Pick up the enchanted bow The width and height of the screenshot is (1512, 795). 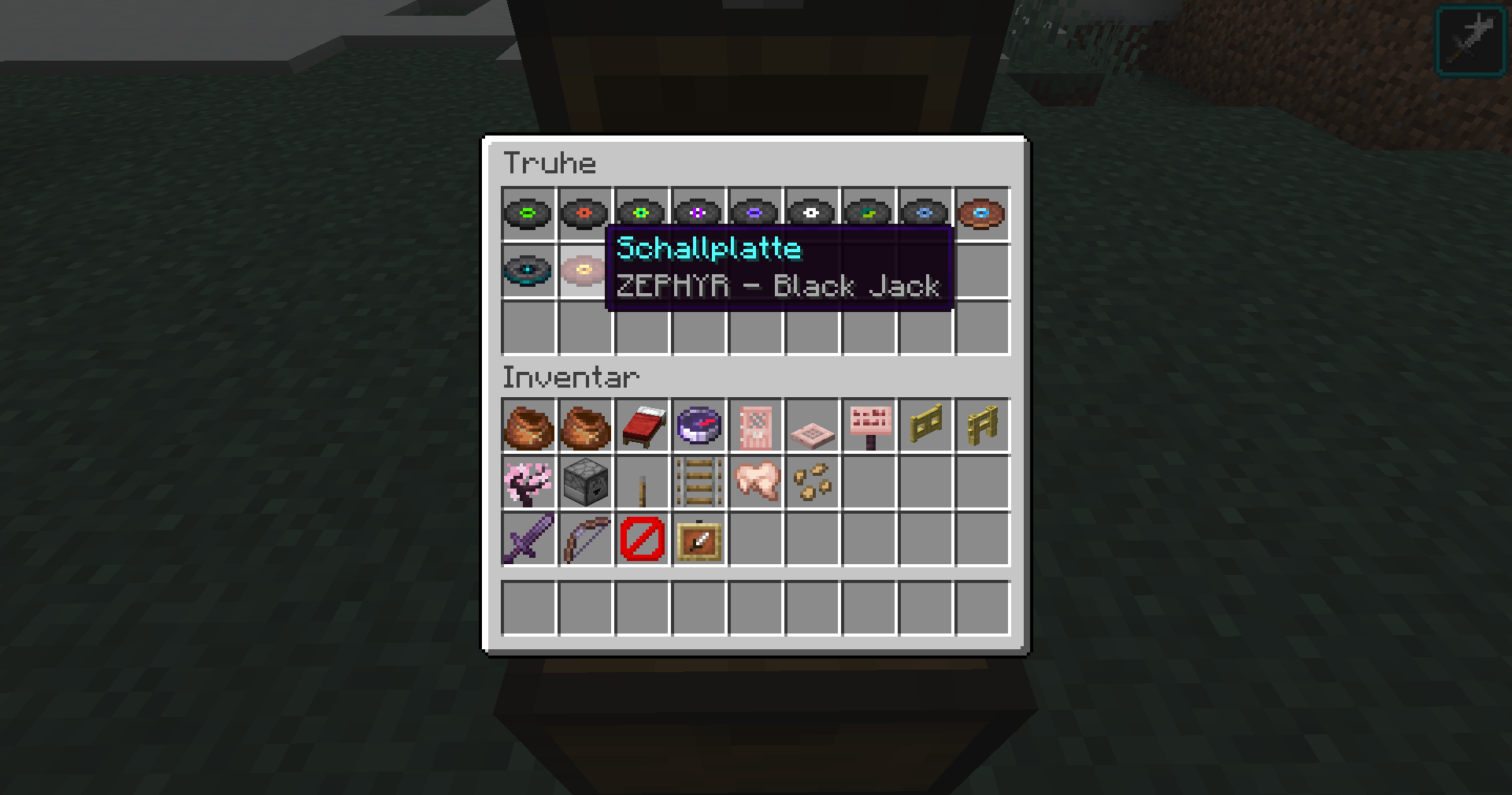pyautogui.click(x=584, y=540)
